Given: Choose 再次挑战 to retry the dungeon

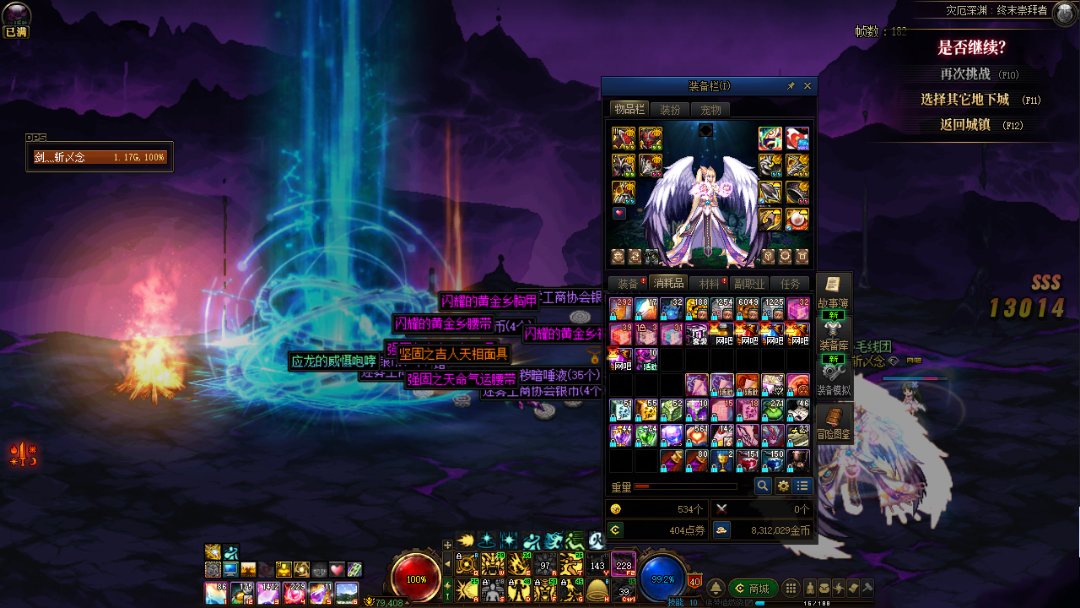Looking at the screenshot, I should coord(965,74).
